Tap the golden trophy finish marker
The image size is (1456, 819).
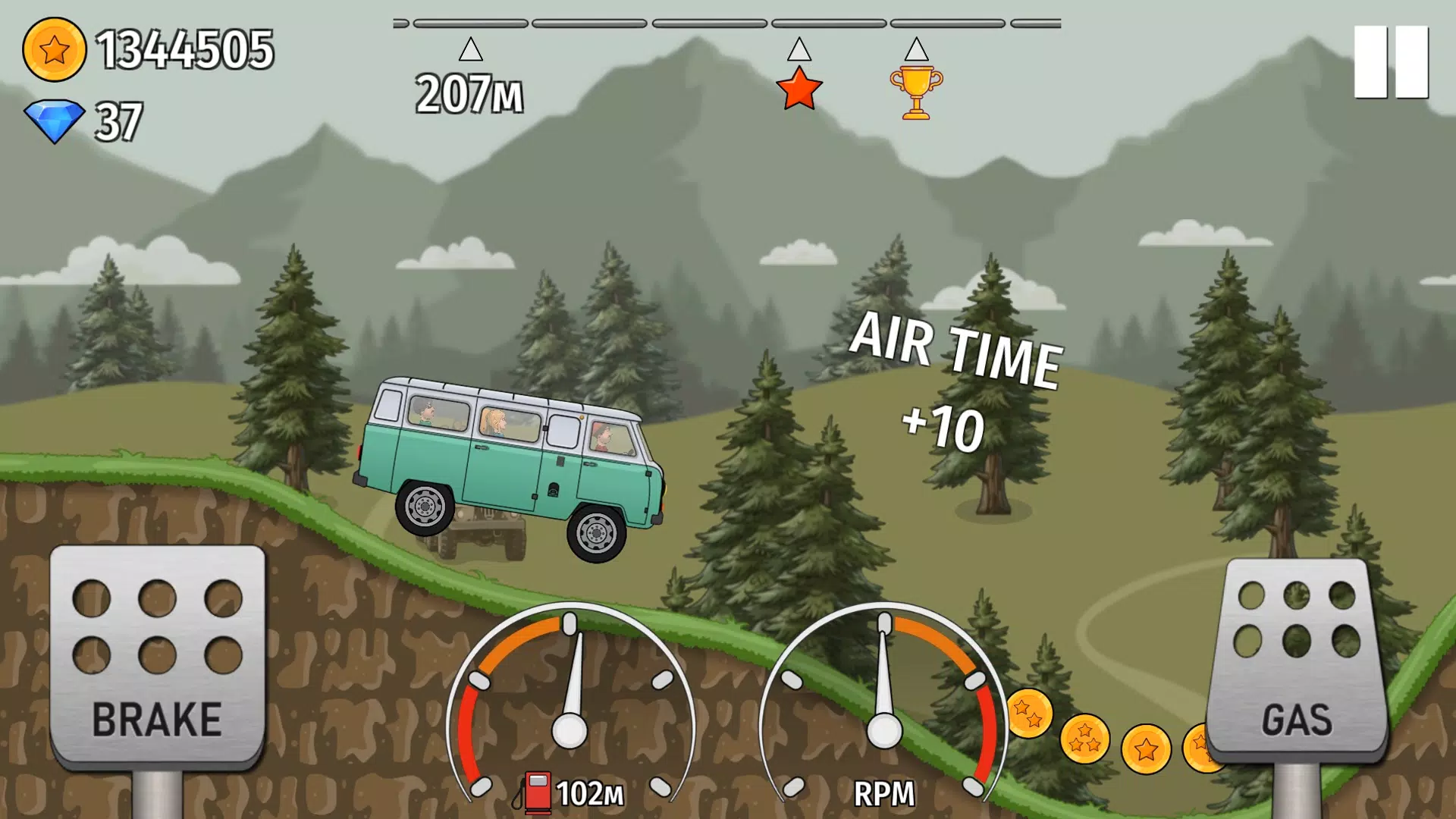(917, 91)
